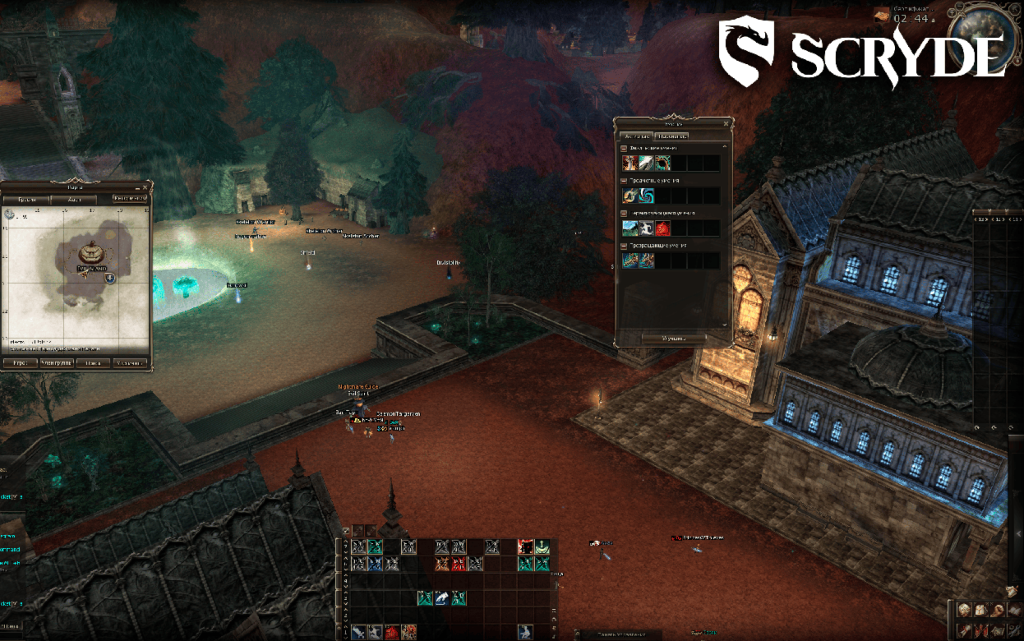Select the white horse skill icon

[x=646, y=228]
